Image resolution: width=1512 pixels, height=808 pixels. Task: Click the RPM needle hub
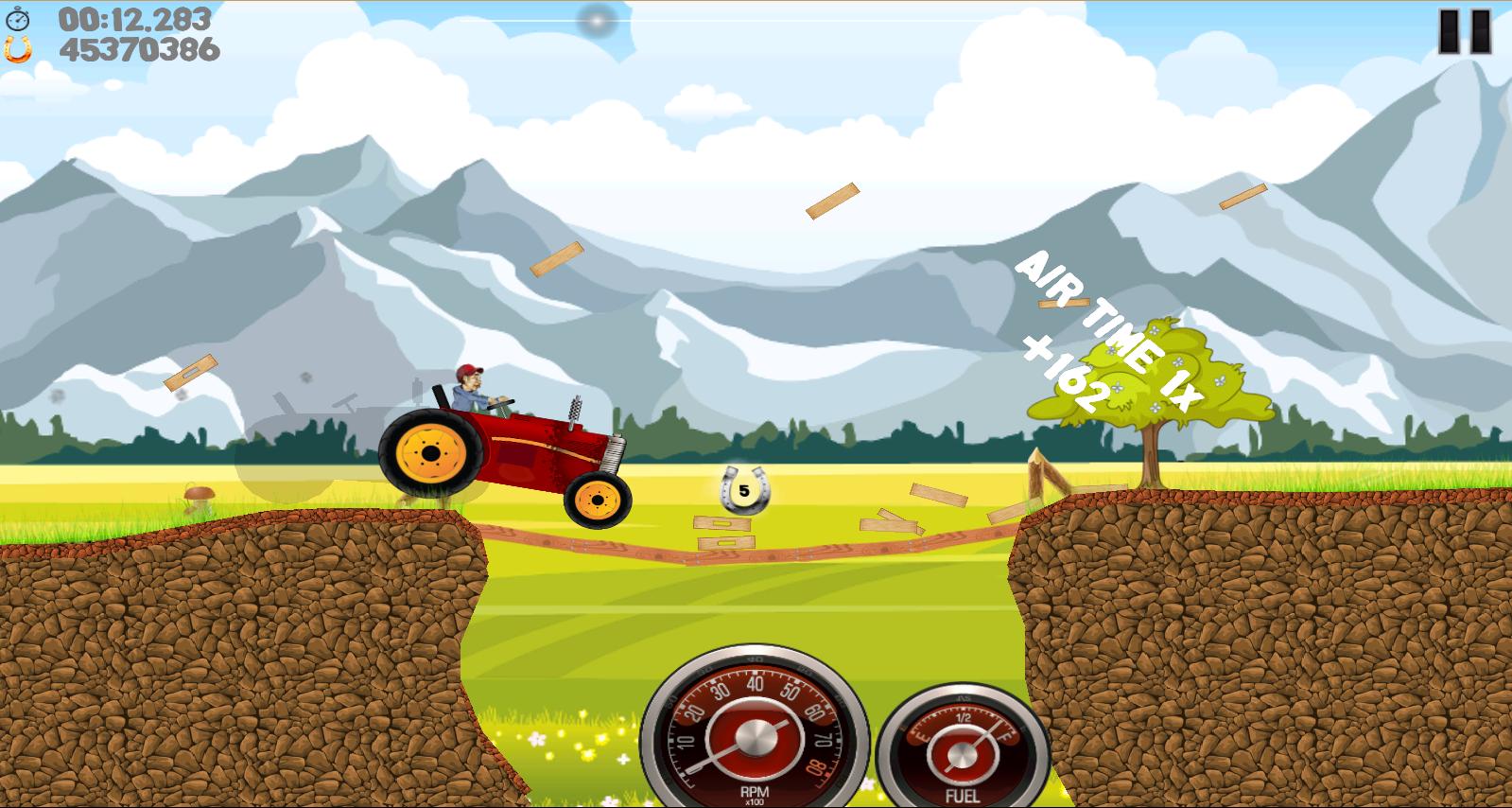pyautogui.click(x=754, y=736)
